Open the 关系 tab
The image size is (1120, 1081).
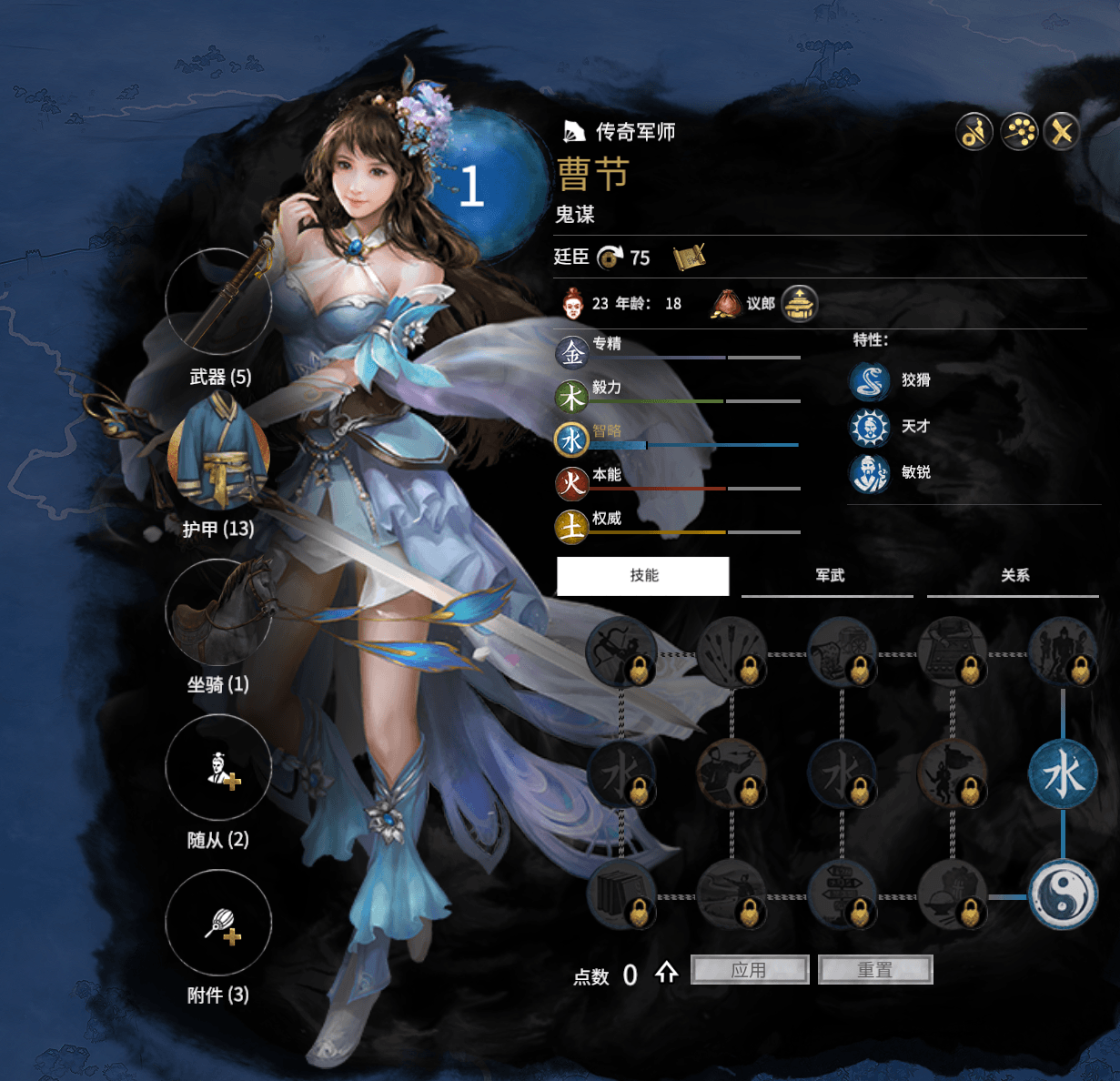(x=1014, y=576)
